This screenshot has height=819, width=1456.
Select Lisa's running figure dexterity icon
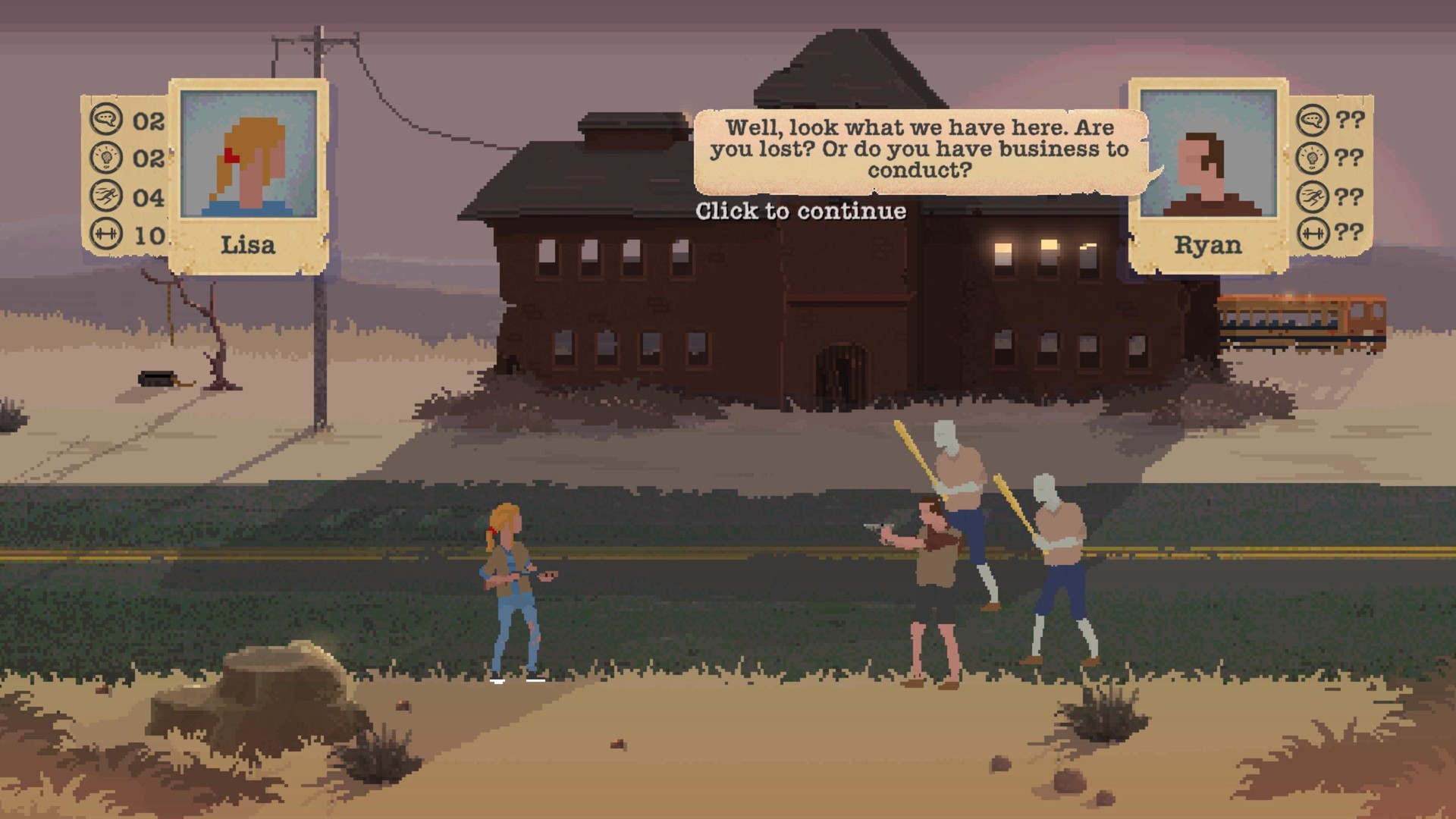[106, 196]
